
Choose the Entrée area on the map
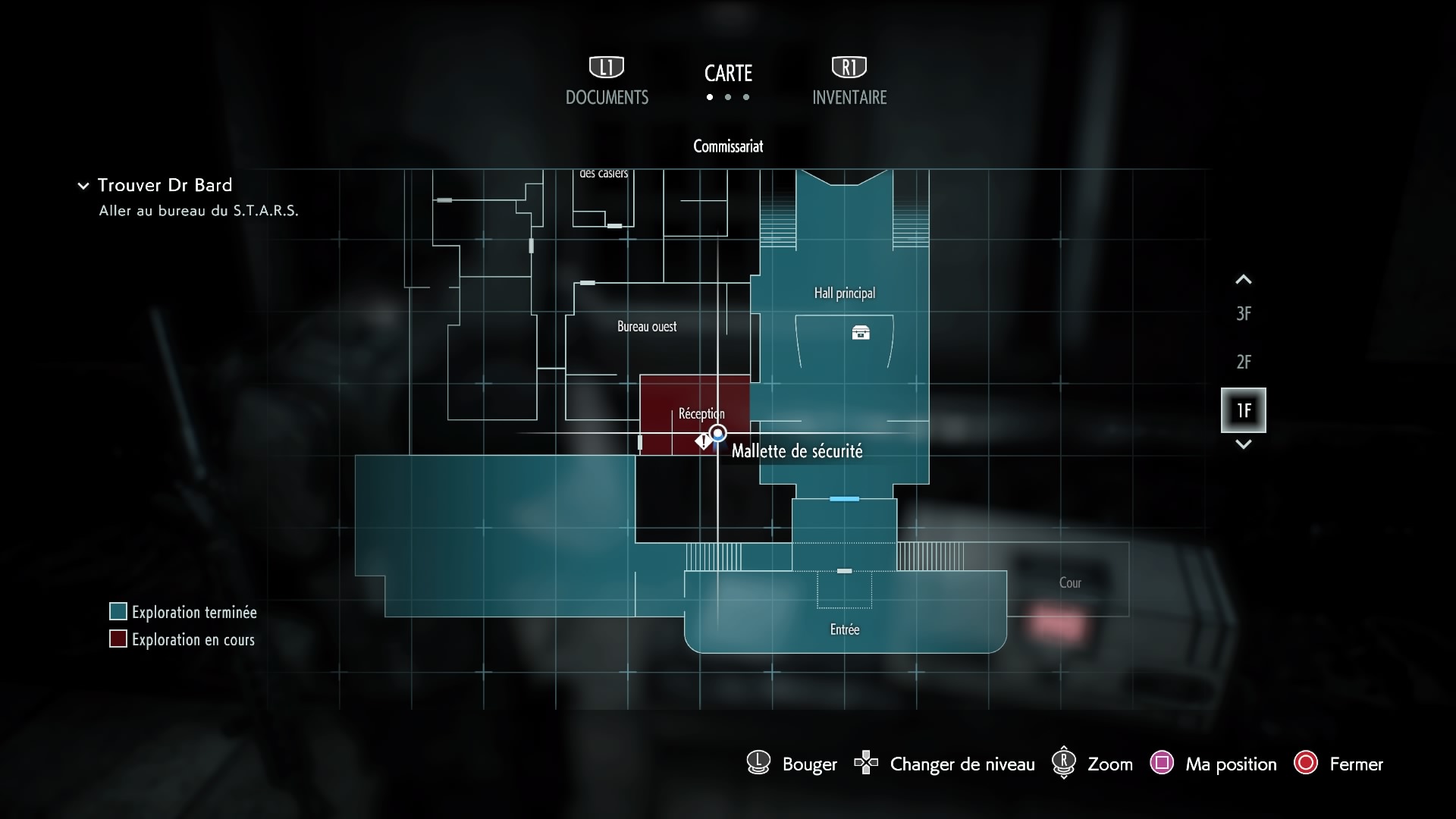[844, 628]
